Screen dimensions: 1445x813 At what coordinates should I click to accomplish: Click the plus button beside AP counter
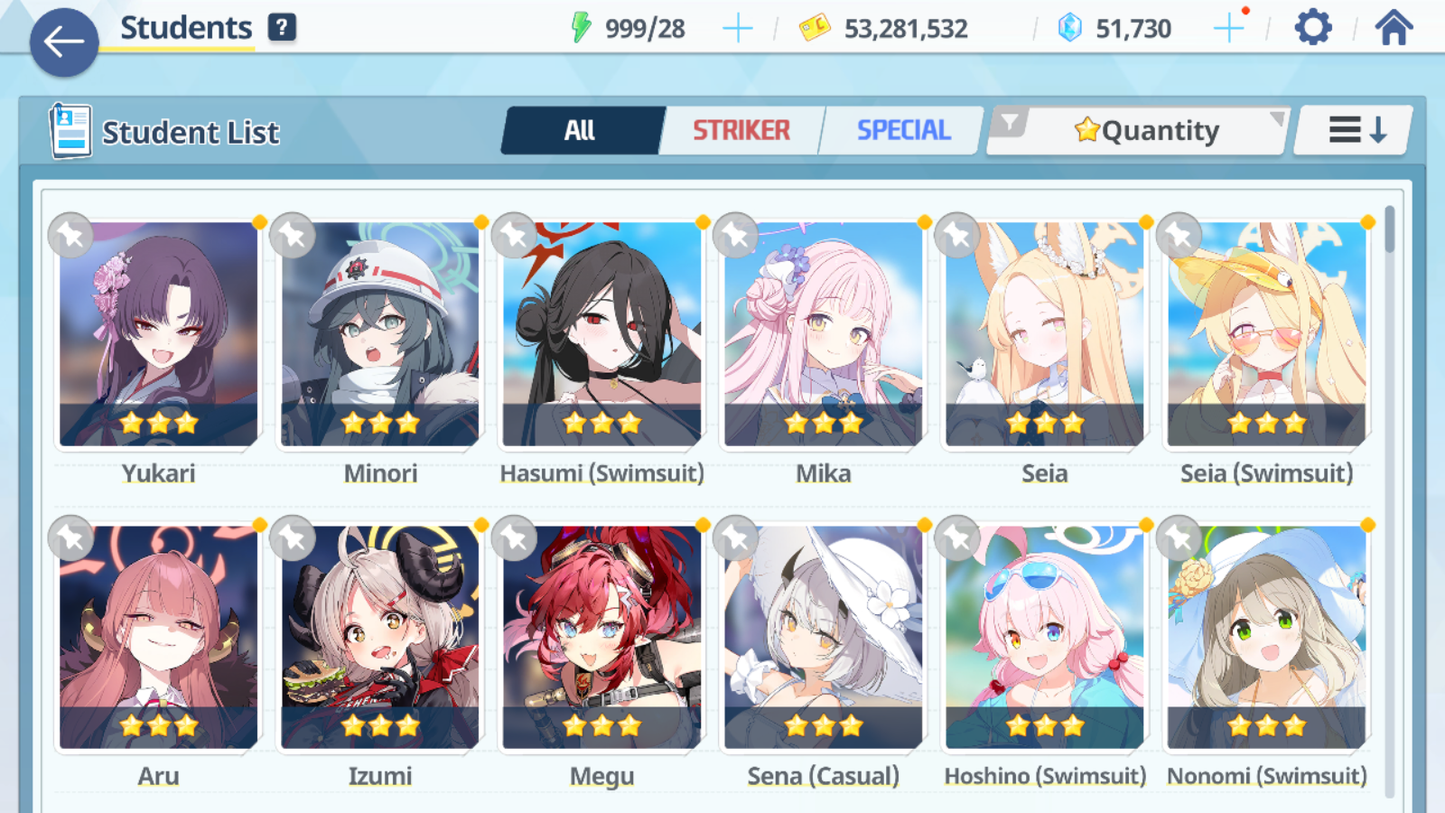pos(738,28)
